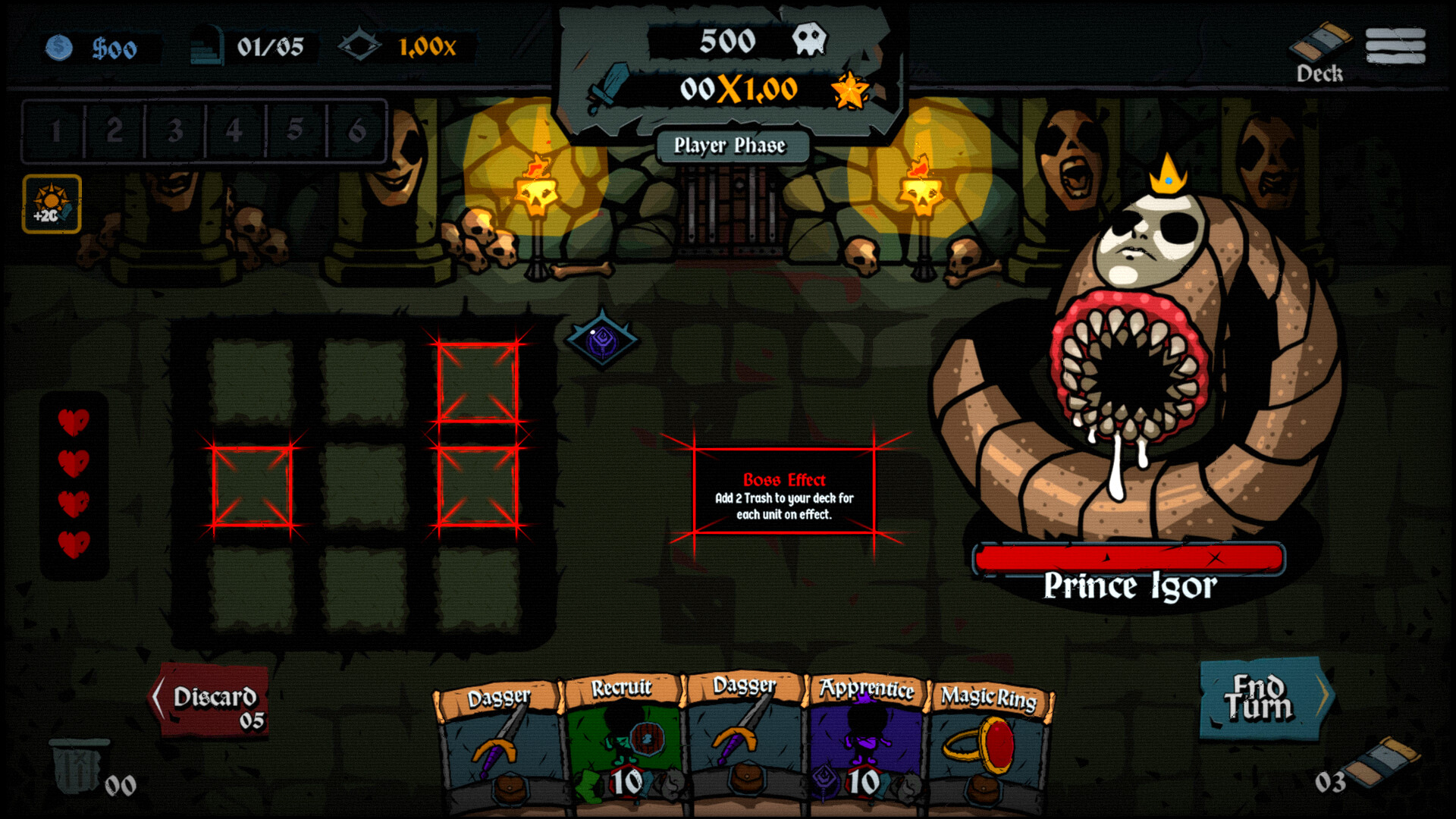Click the sword attack icon in the score panel
1456x819 pixels.
click(611, 86)
